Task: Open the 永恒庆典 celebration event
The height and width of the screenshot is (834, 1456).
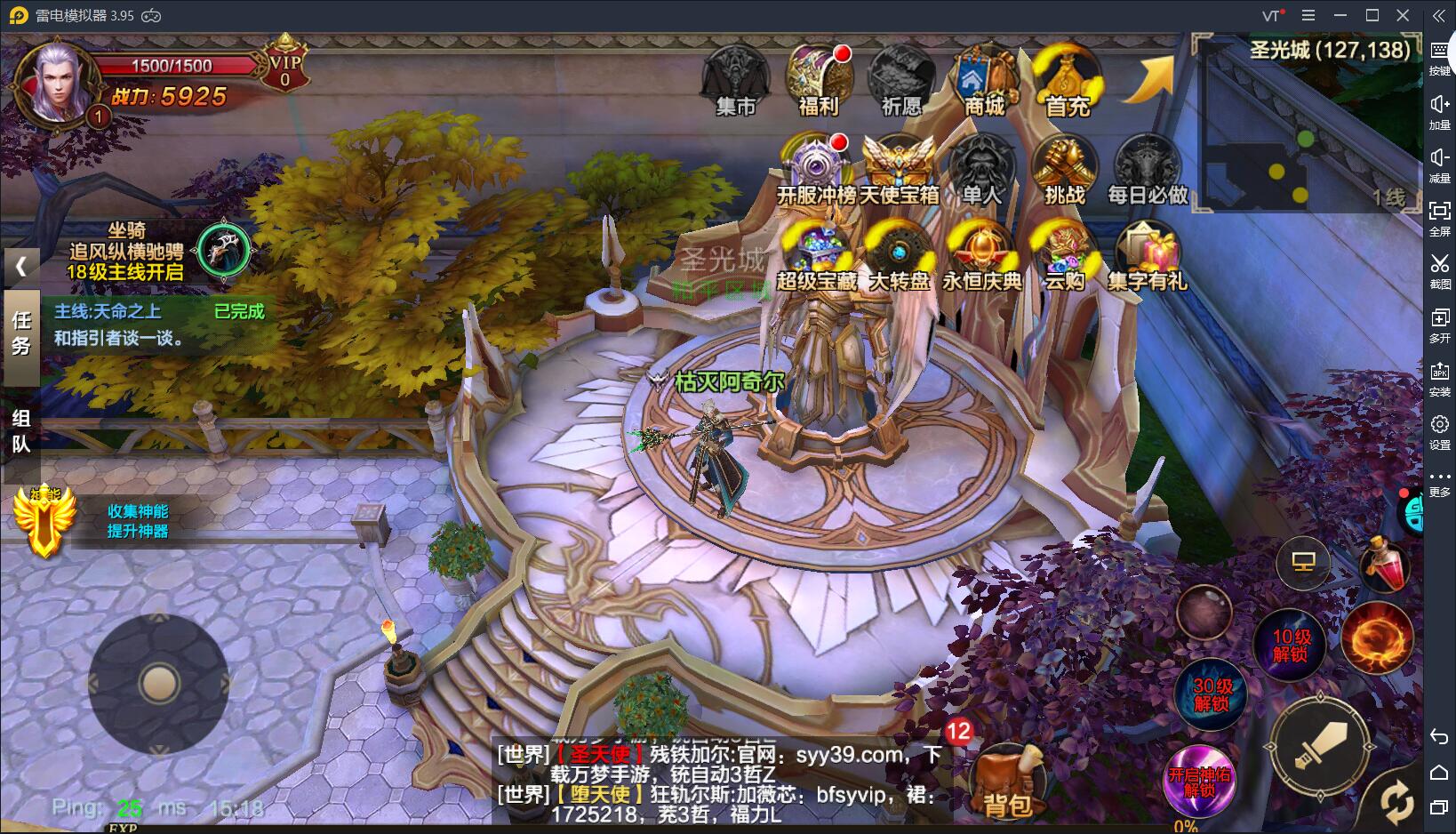Action: click(981, 256)
